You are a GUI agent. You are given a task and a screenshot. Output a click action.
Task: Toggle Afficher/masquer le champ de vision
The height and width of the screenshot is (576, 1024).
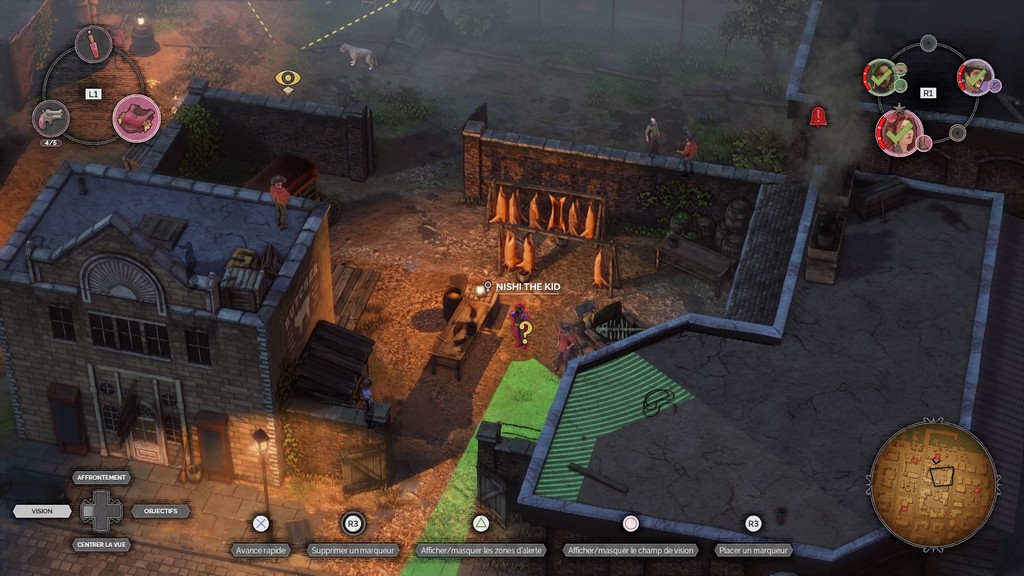(631, 550)
